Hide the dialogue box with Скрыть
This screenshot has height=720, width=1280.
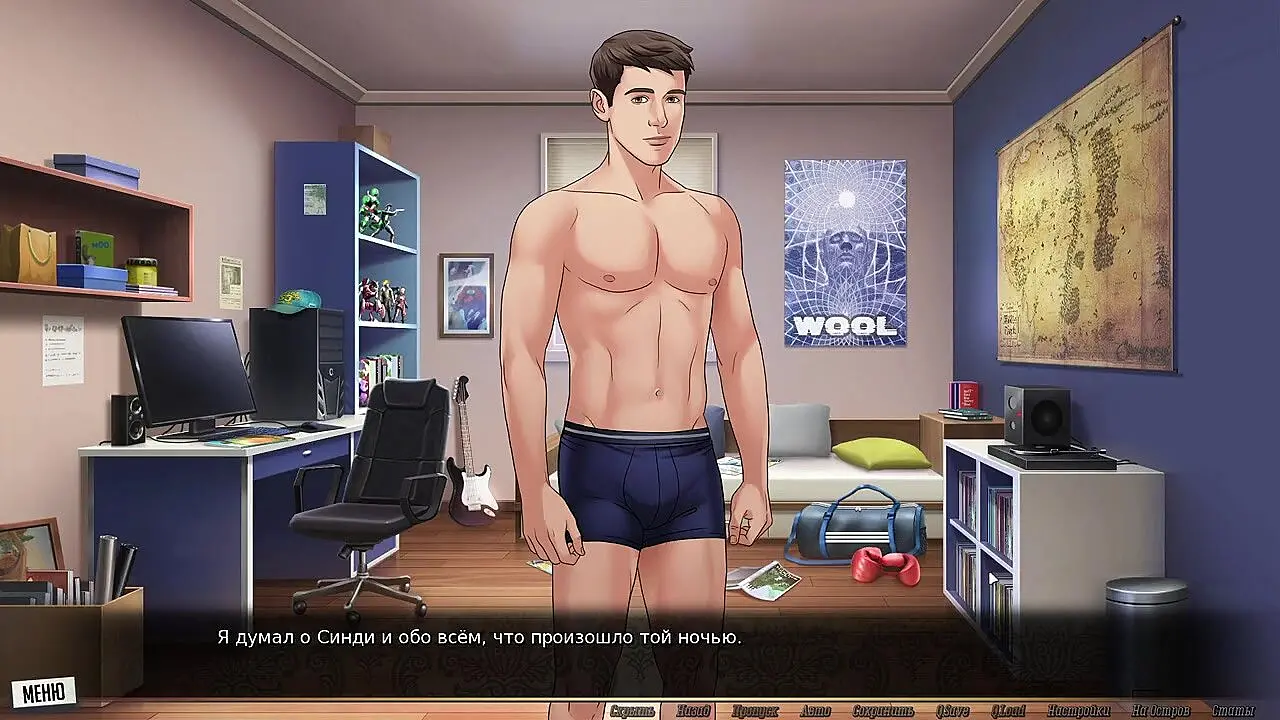click(x=632, y=711)
